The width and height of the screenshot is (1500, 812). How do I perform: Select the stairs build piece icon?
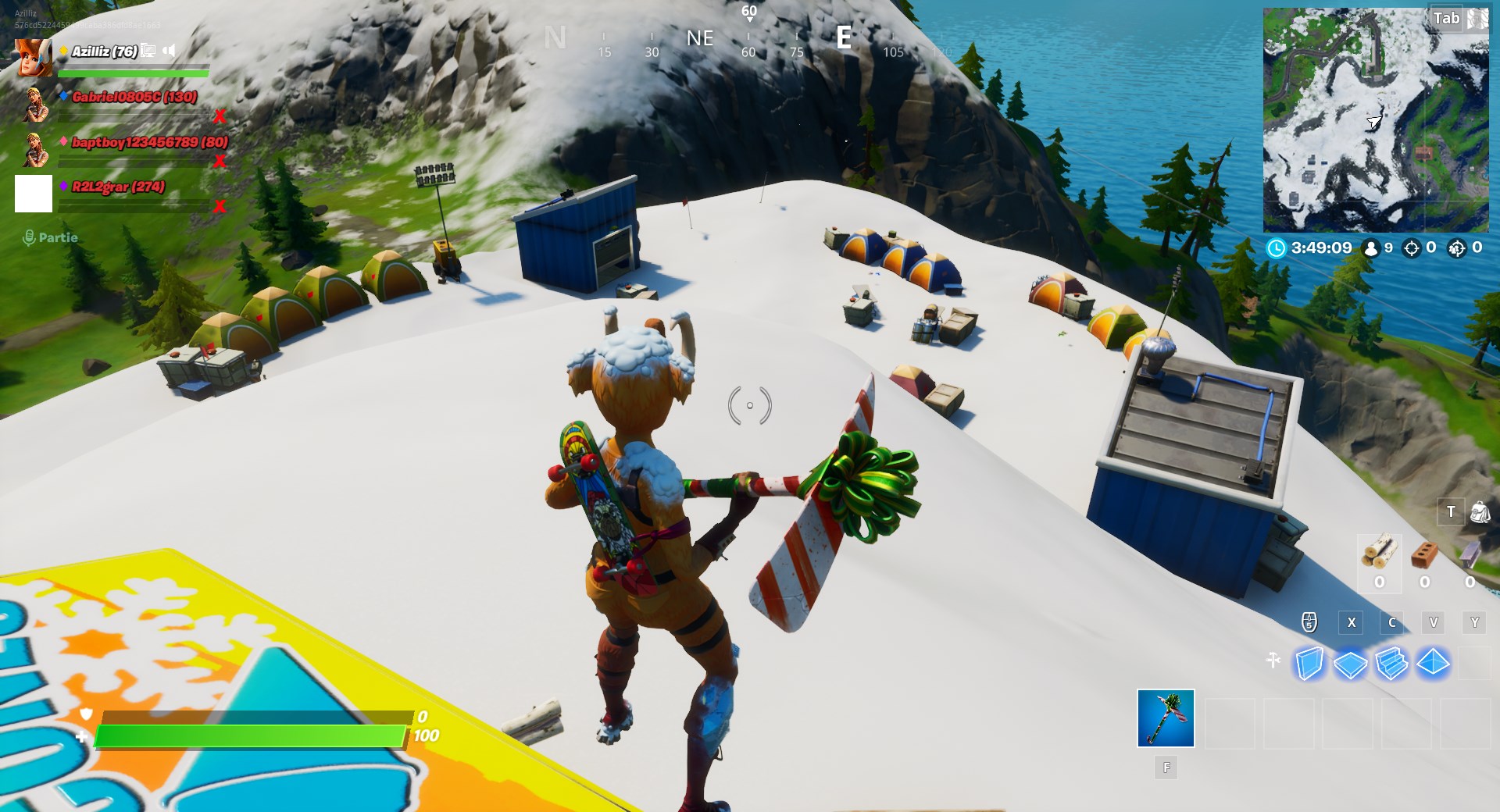coord(1391,663)
